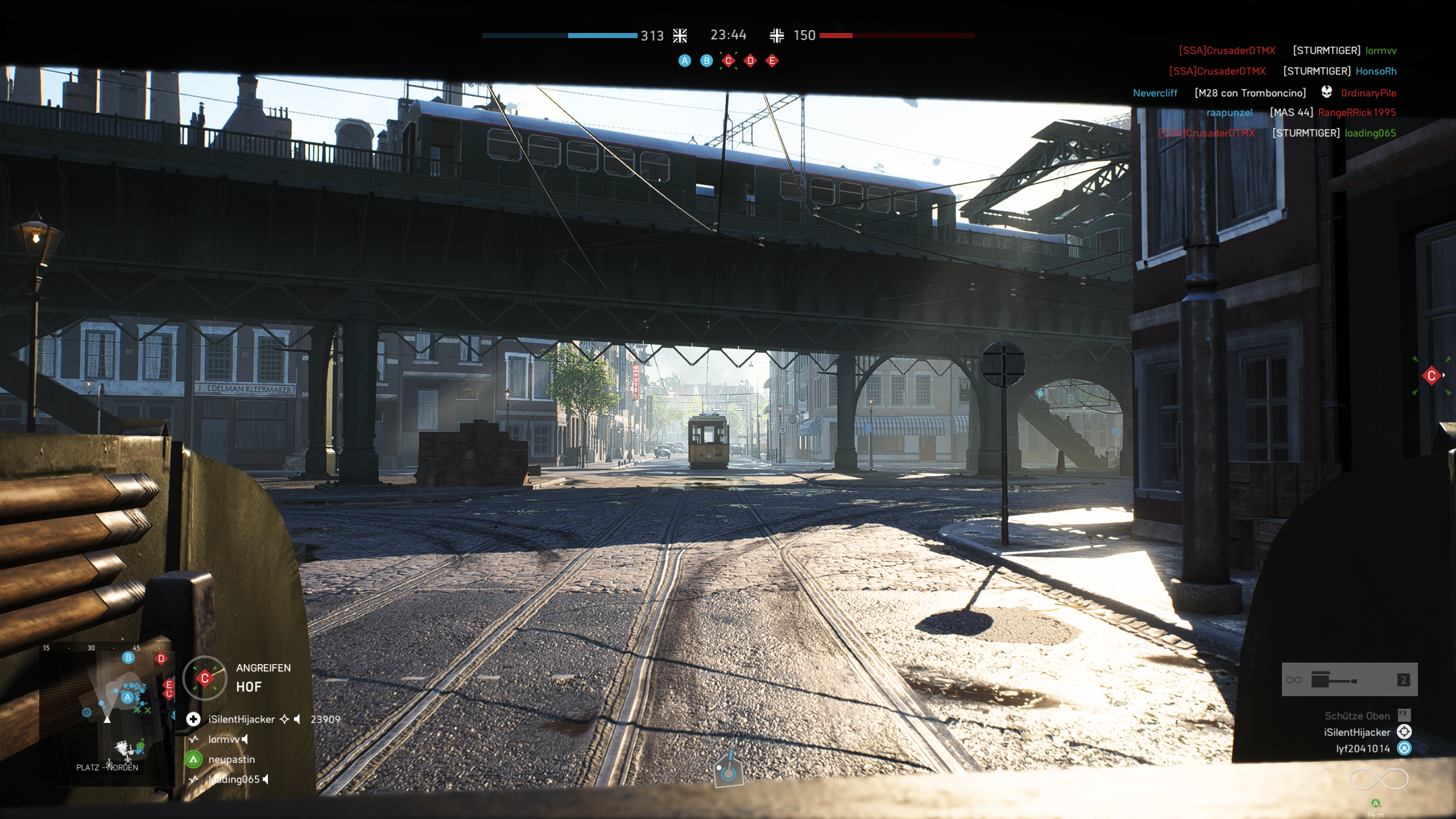The height and width of the screenshot is (819, 1456).
Task: Select the objective E marker at top
Action: (772, 61)
